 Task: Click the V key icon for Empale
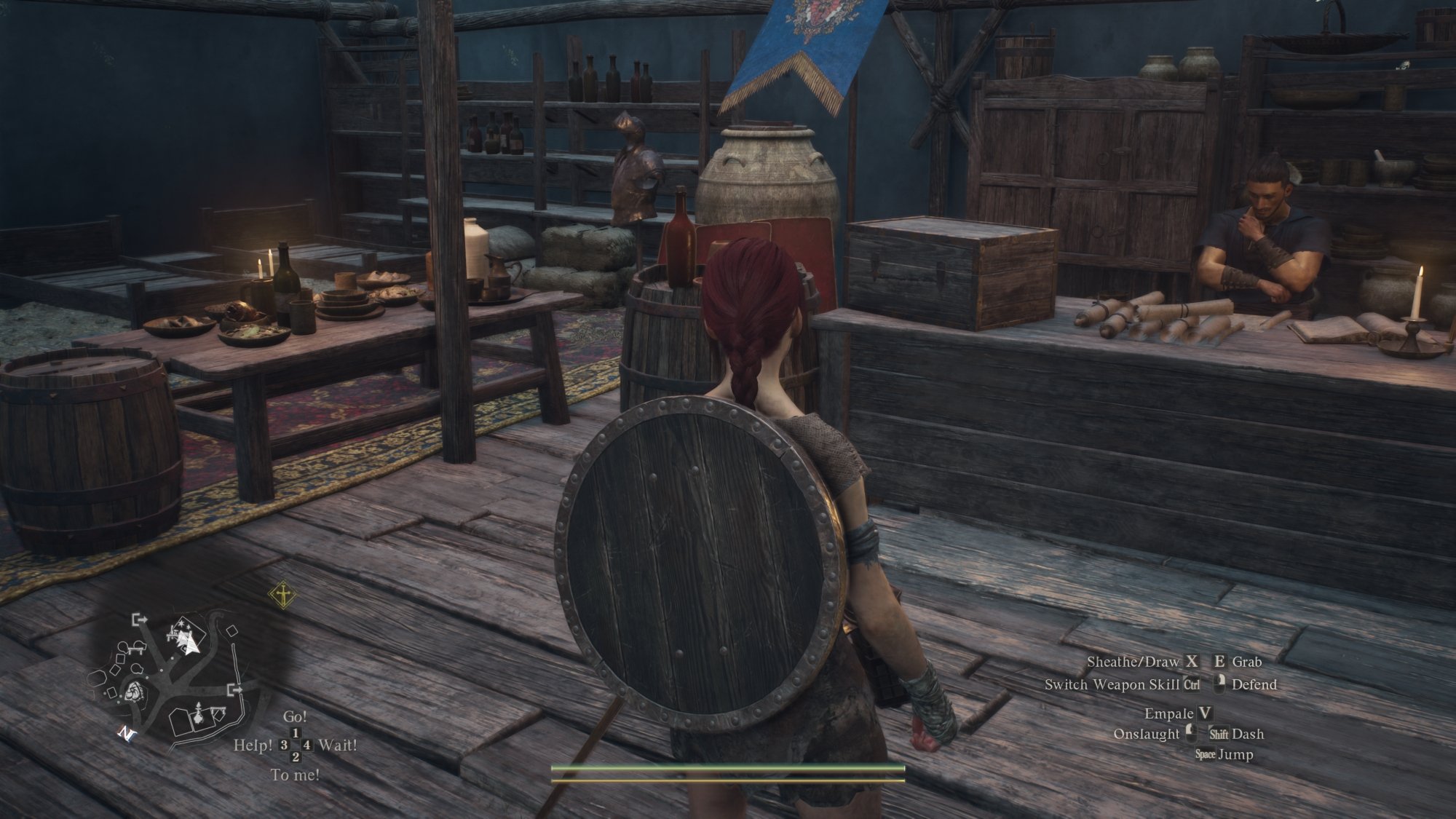(1205, 714)
